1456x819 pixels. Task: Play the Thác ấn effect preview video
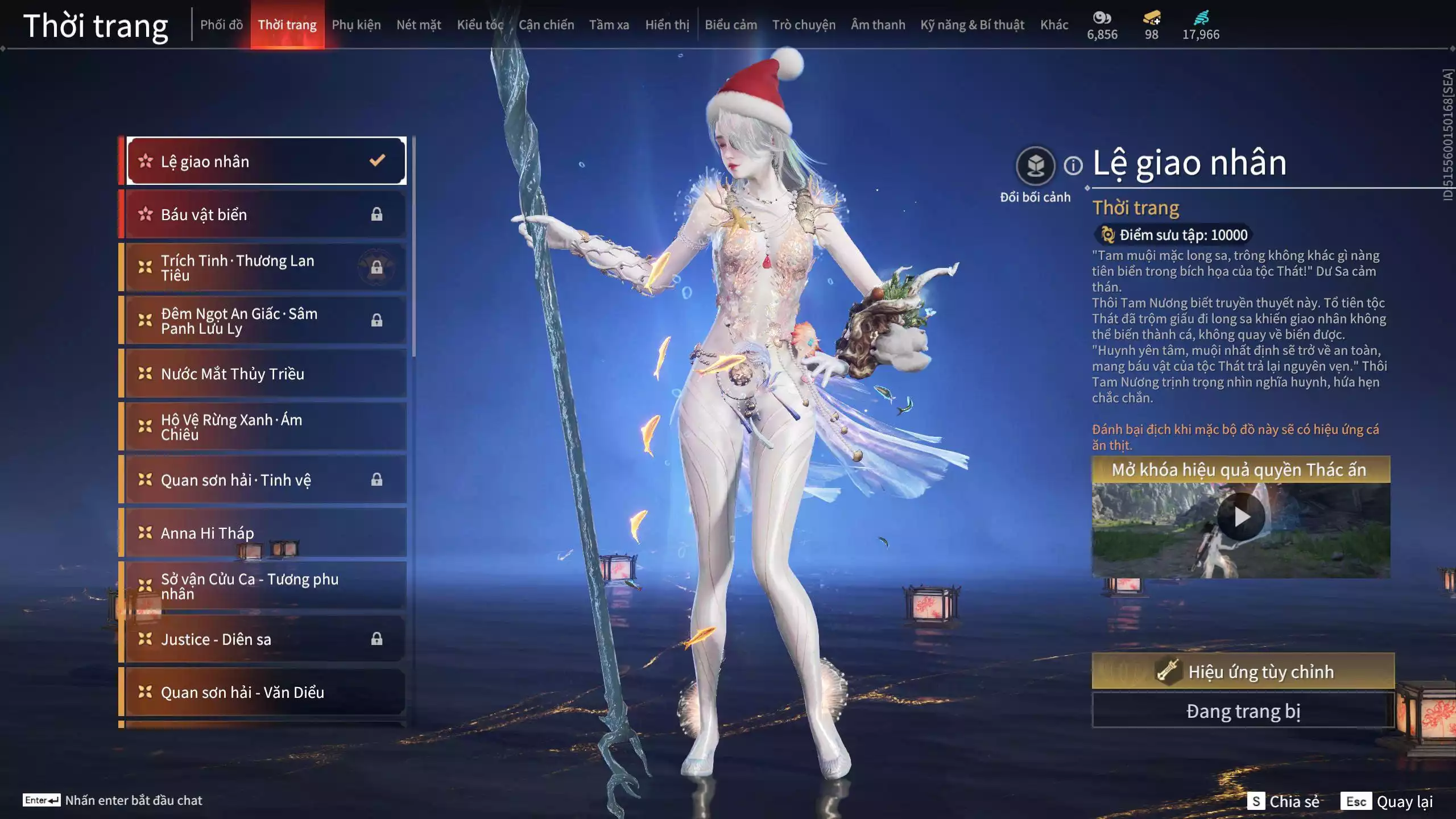[x=1241, y=517]
